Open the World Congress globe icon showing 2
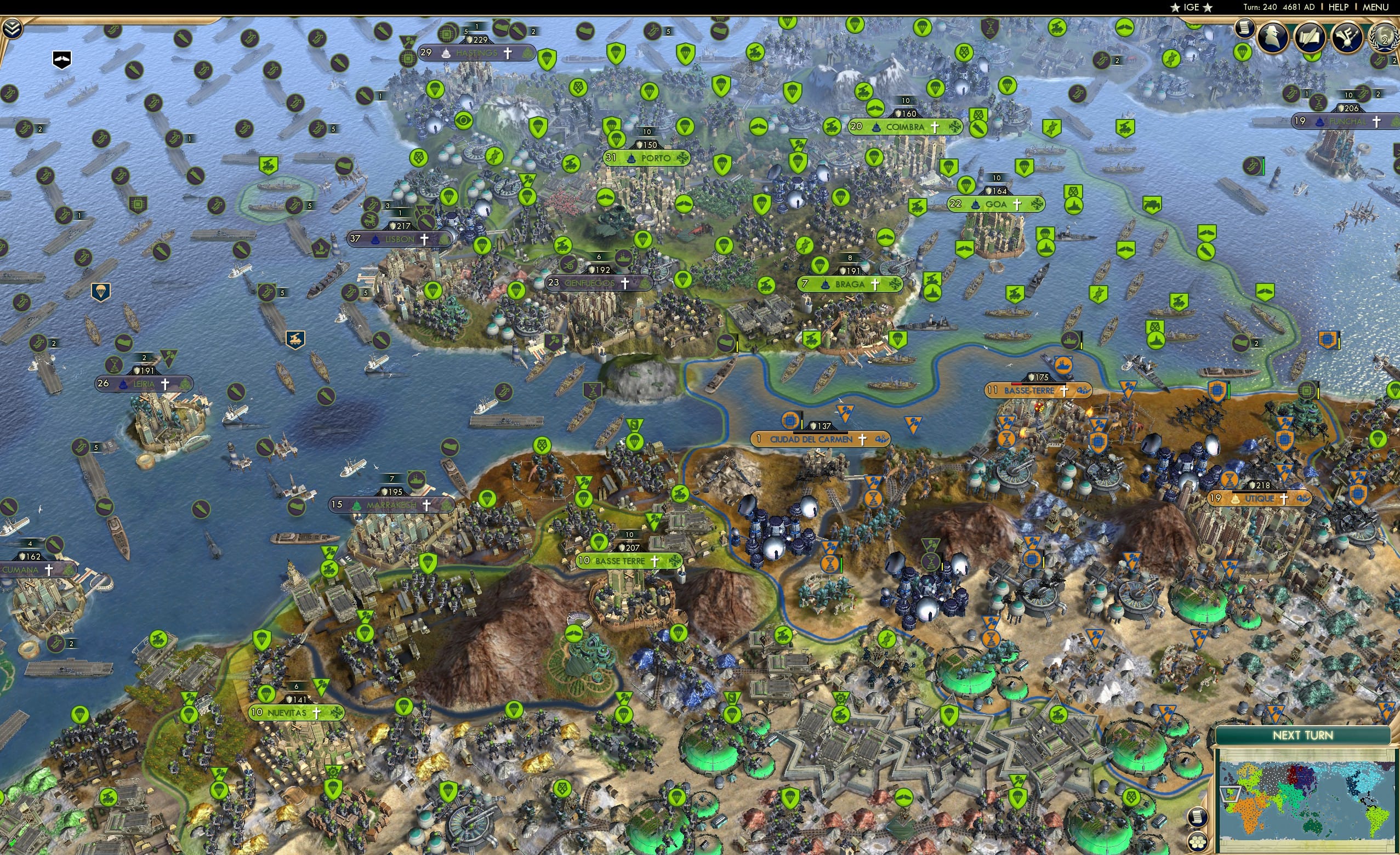Image resolution: width=1400 pixels, height=855 pixels. [1382, 38]
